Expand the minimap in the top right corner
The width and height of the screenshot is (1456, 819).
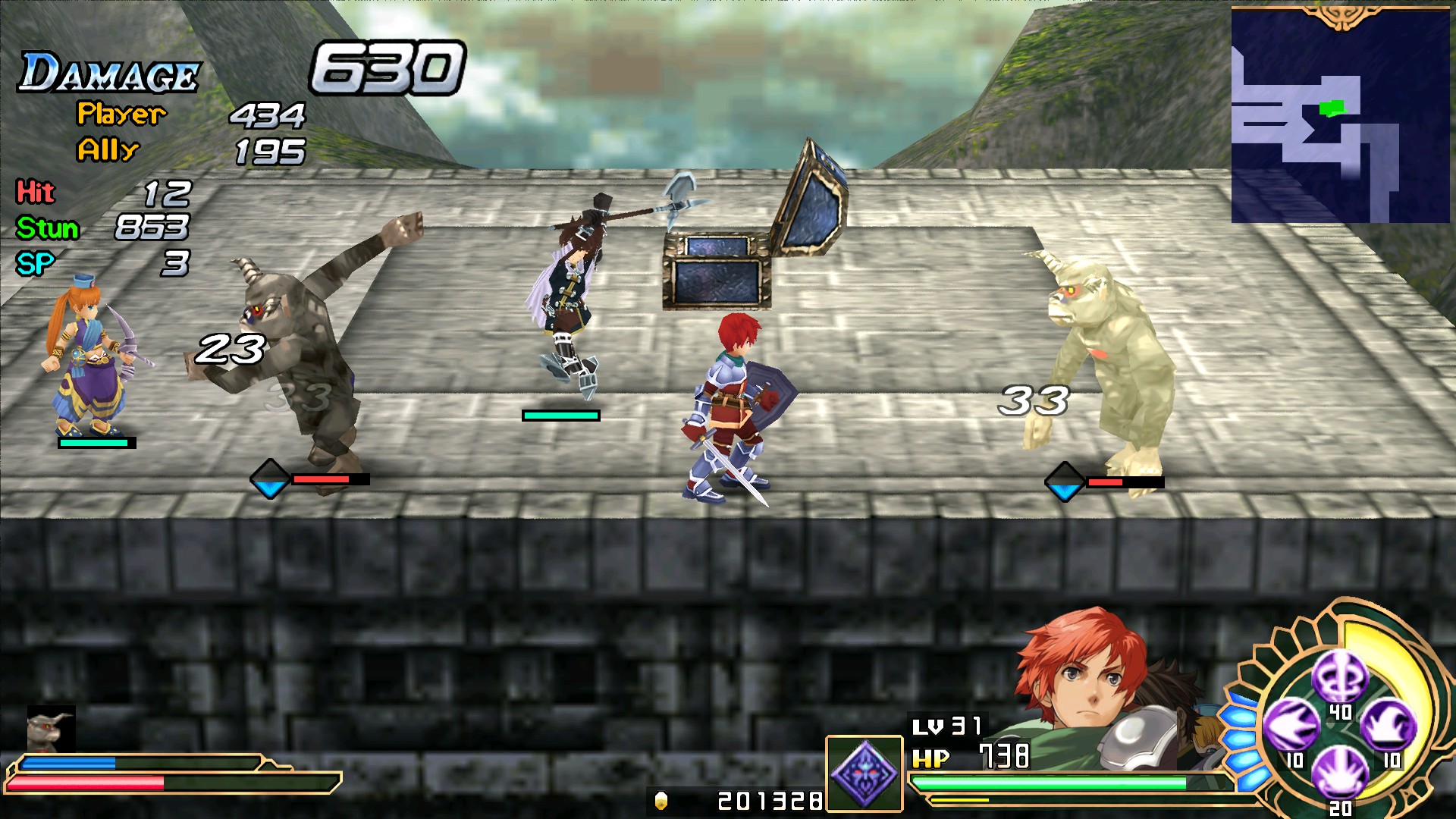pos(1341,114)
